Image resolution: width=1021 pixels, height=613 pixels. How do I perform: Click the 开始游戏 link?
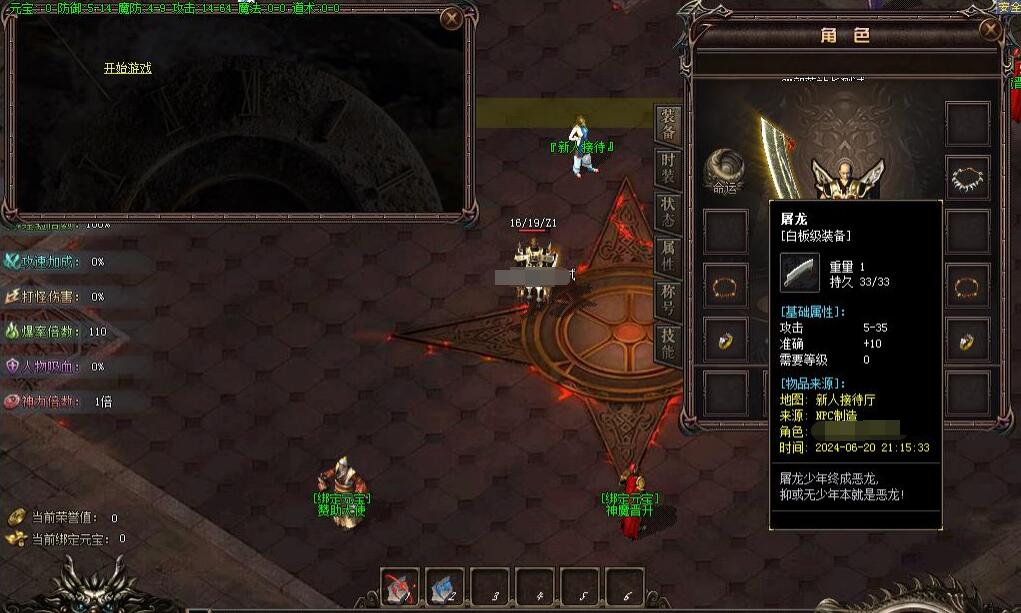click(x=127, y=68)
